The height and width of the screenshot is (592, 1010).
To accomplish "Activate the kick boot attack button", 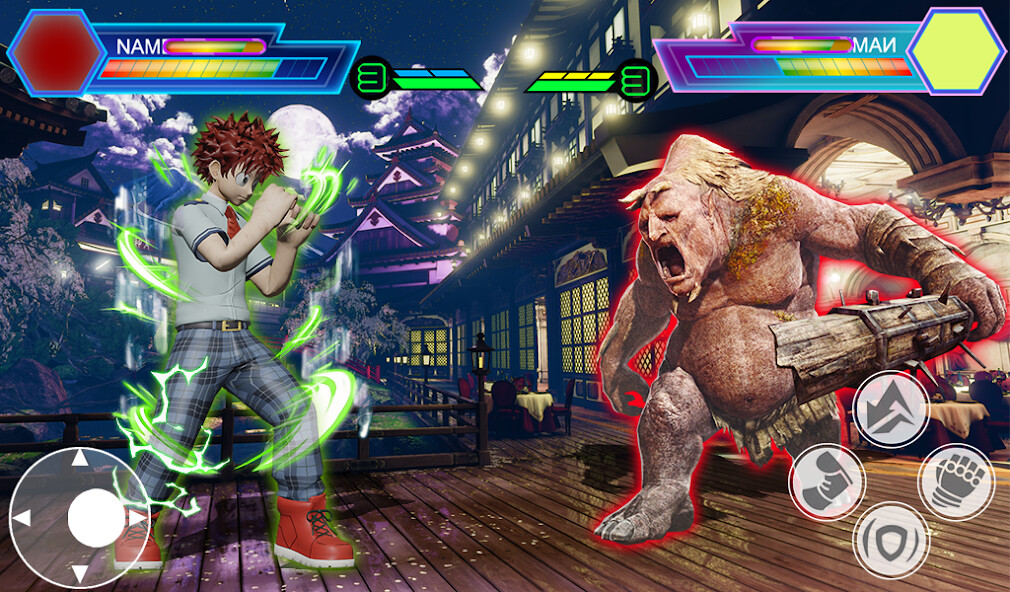I will (x=827, y=482).
